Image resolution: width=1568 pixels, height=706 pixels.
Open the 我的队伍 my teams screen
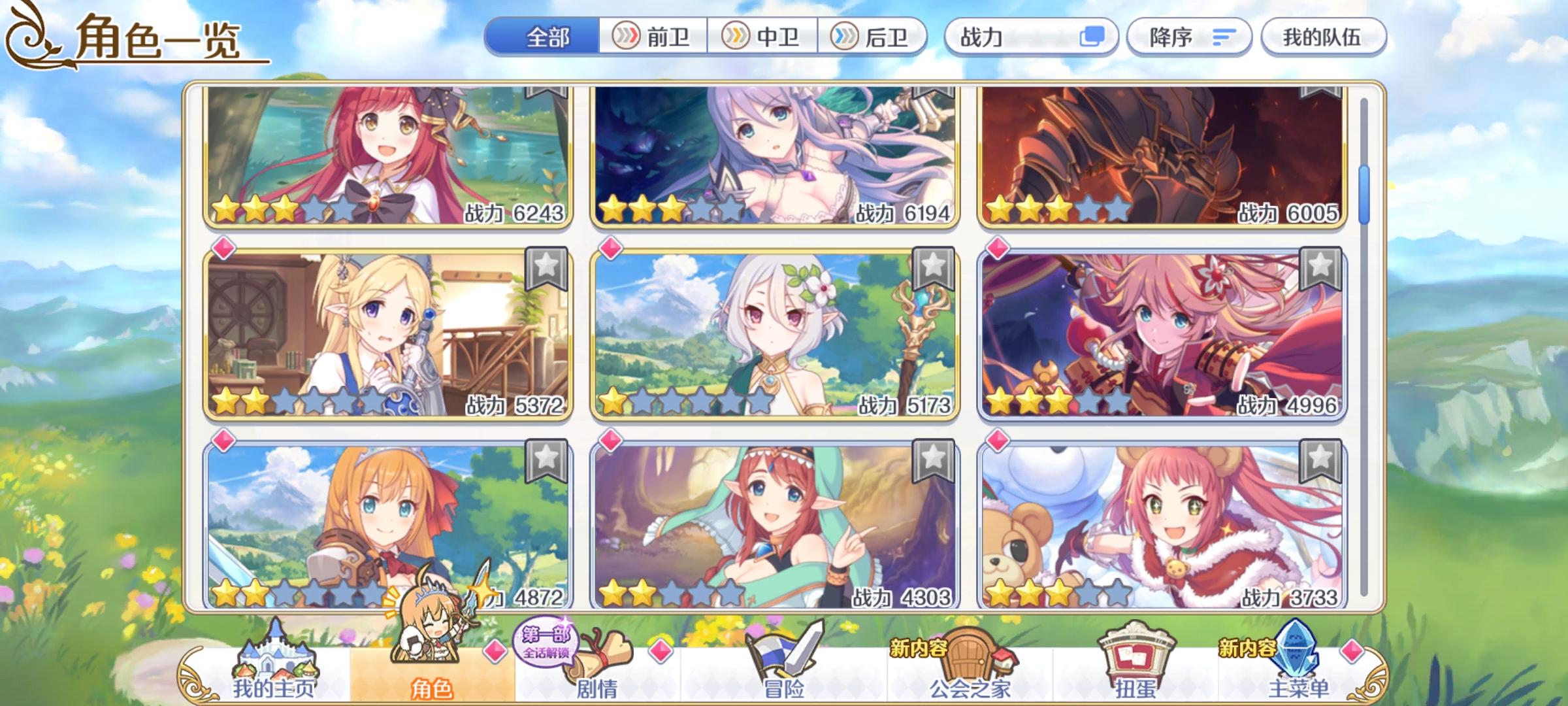[x=1322, y=37]
